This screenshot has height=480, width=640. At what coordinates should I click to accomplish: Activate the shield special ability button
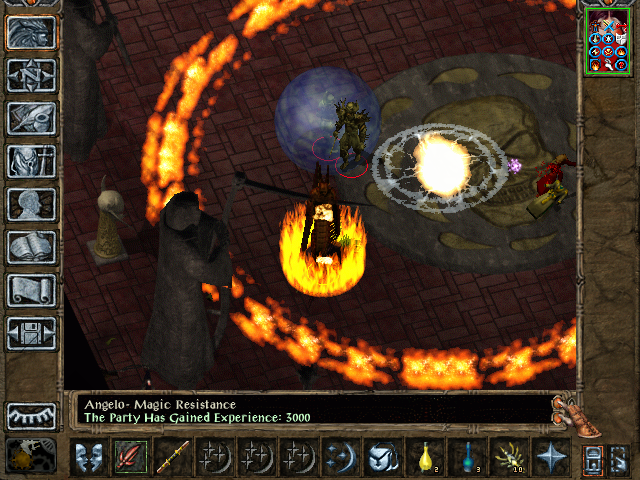[x=382, y=457]
